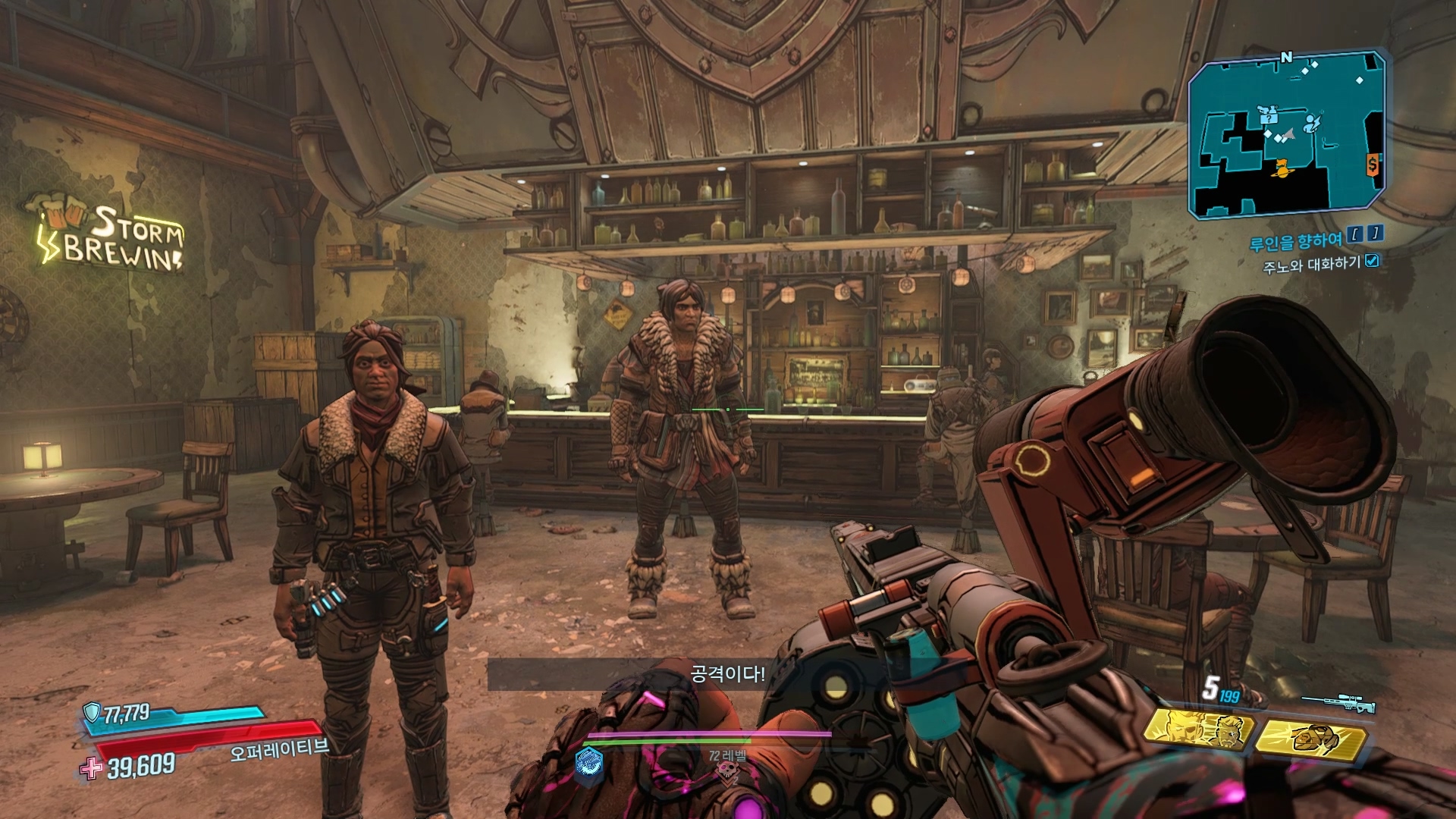The width and height of the screenshot is (1456, 819).
Task: Click the health cross icon beside 39,609
Action: 92,769
